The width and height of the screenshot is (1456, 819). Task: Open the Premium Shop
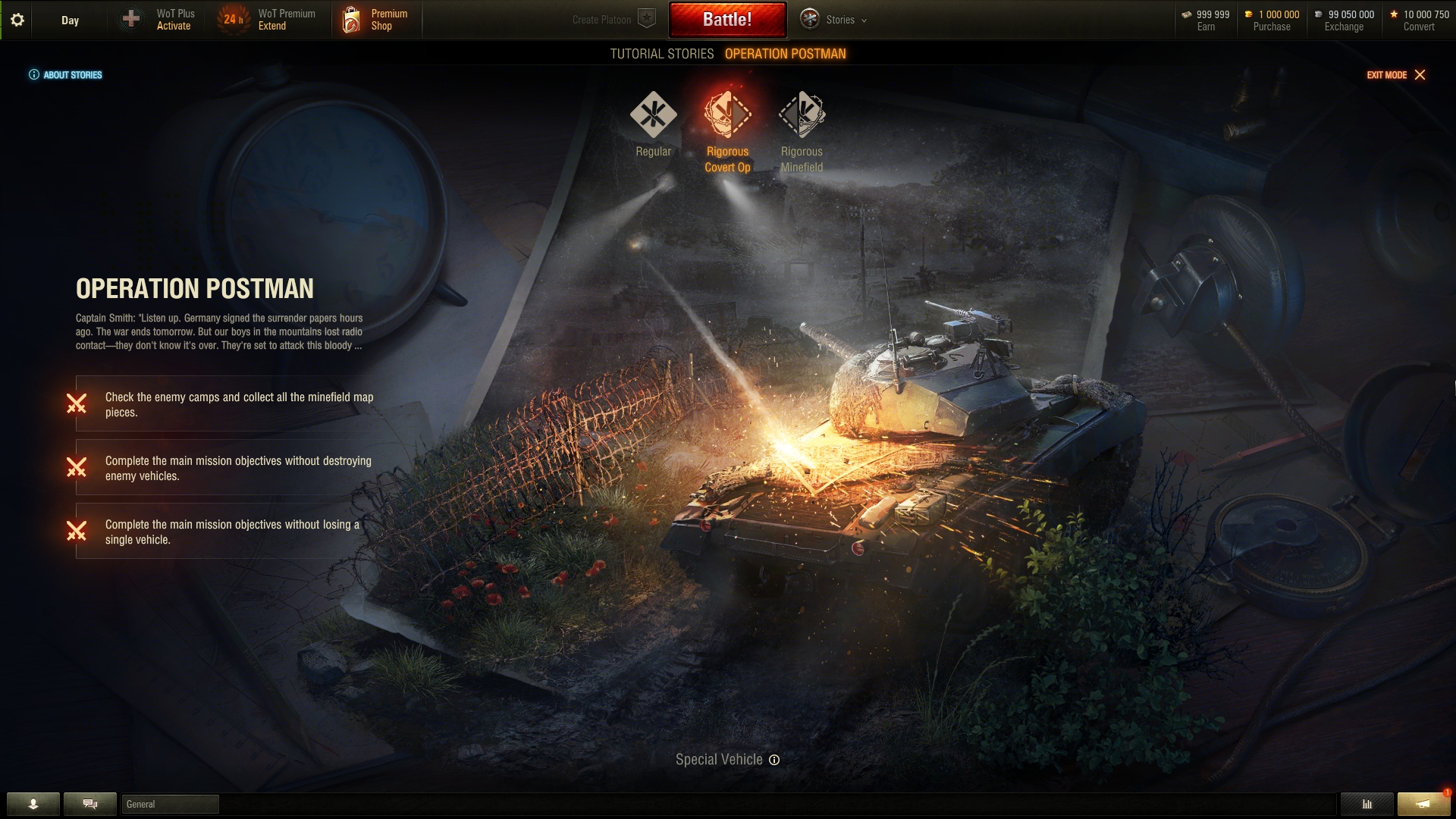click(377, 20)
